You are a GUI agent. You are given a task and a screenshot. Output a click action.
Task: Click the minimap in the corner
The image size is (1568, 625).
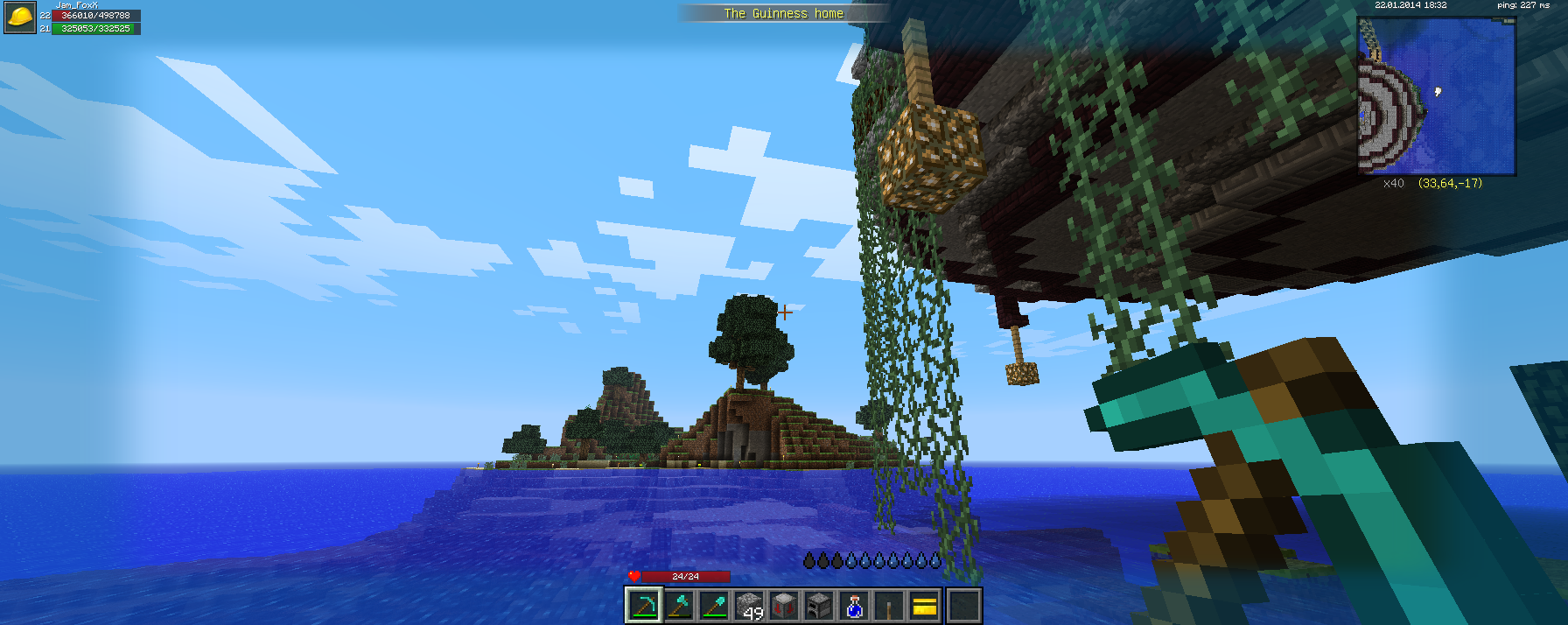tap(1436, 95)
